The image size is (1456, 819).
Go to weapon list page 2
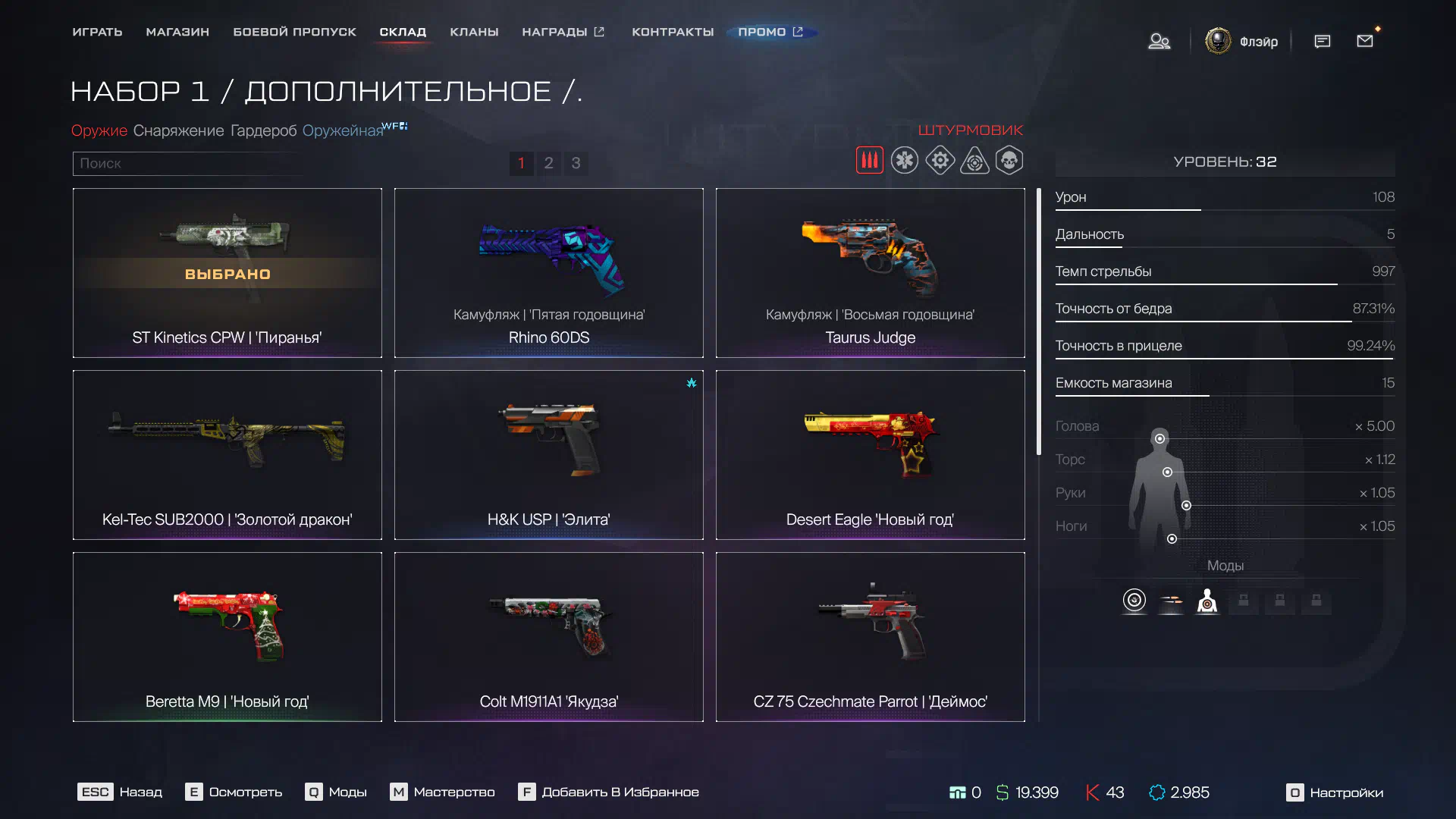tap(548, 163)
